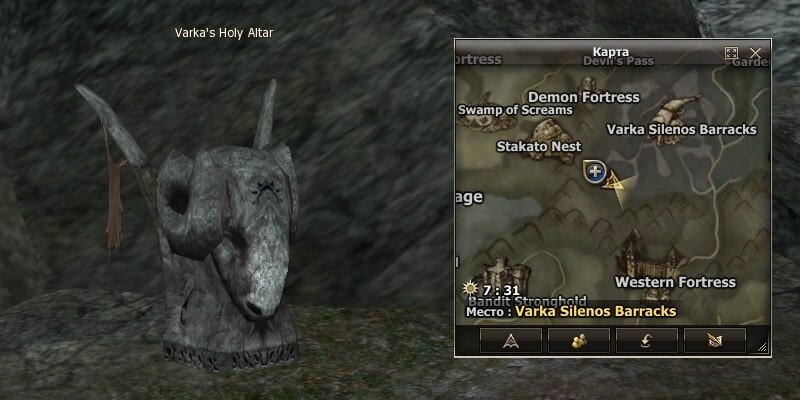This screenshot has height=400, width=800.
Task: Click the curved arrow button under the map
Action: click(x=648, y=341)
